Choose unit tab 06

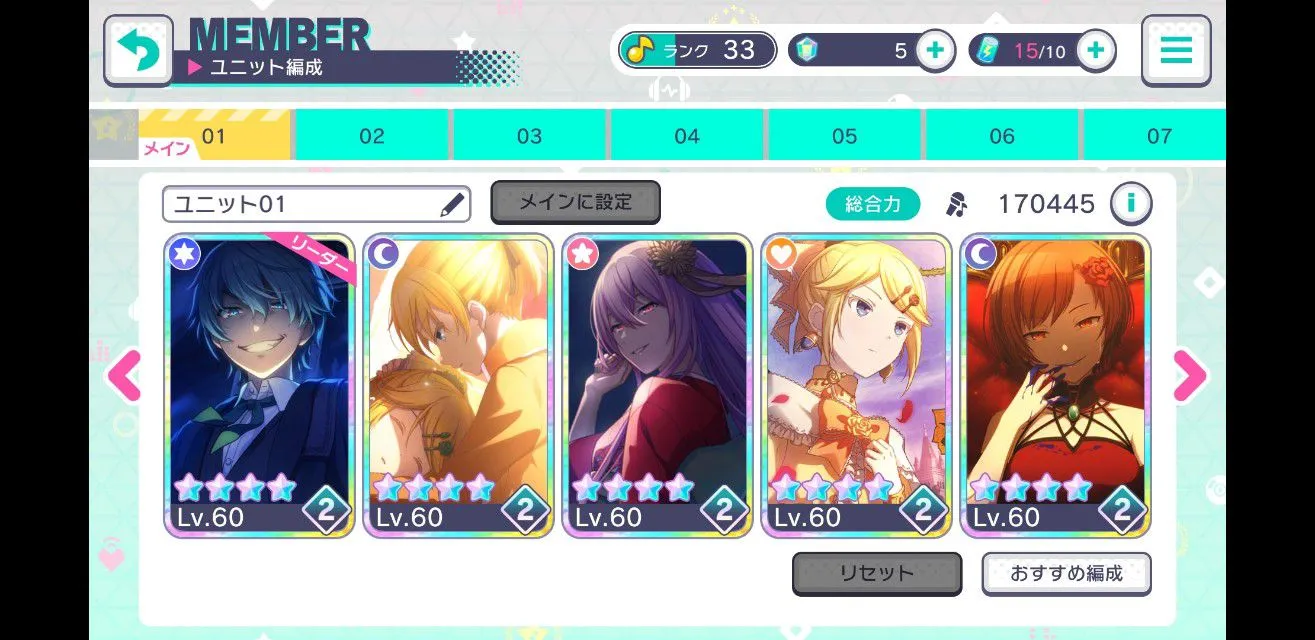point(1001,136)
